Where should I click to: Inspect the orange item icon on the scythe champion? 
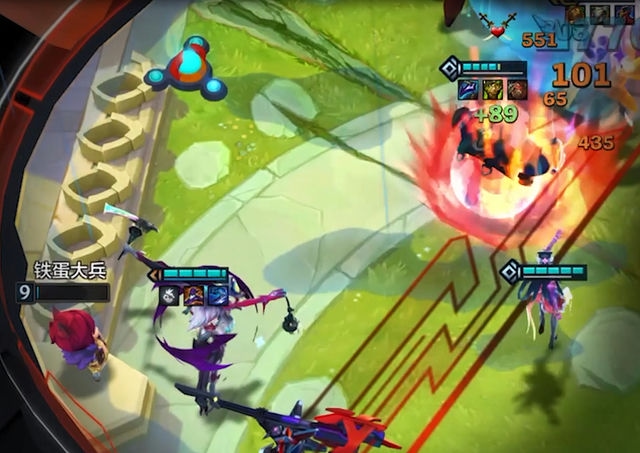click(194, 295)
